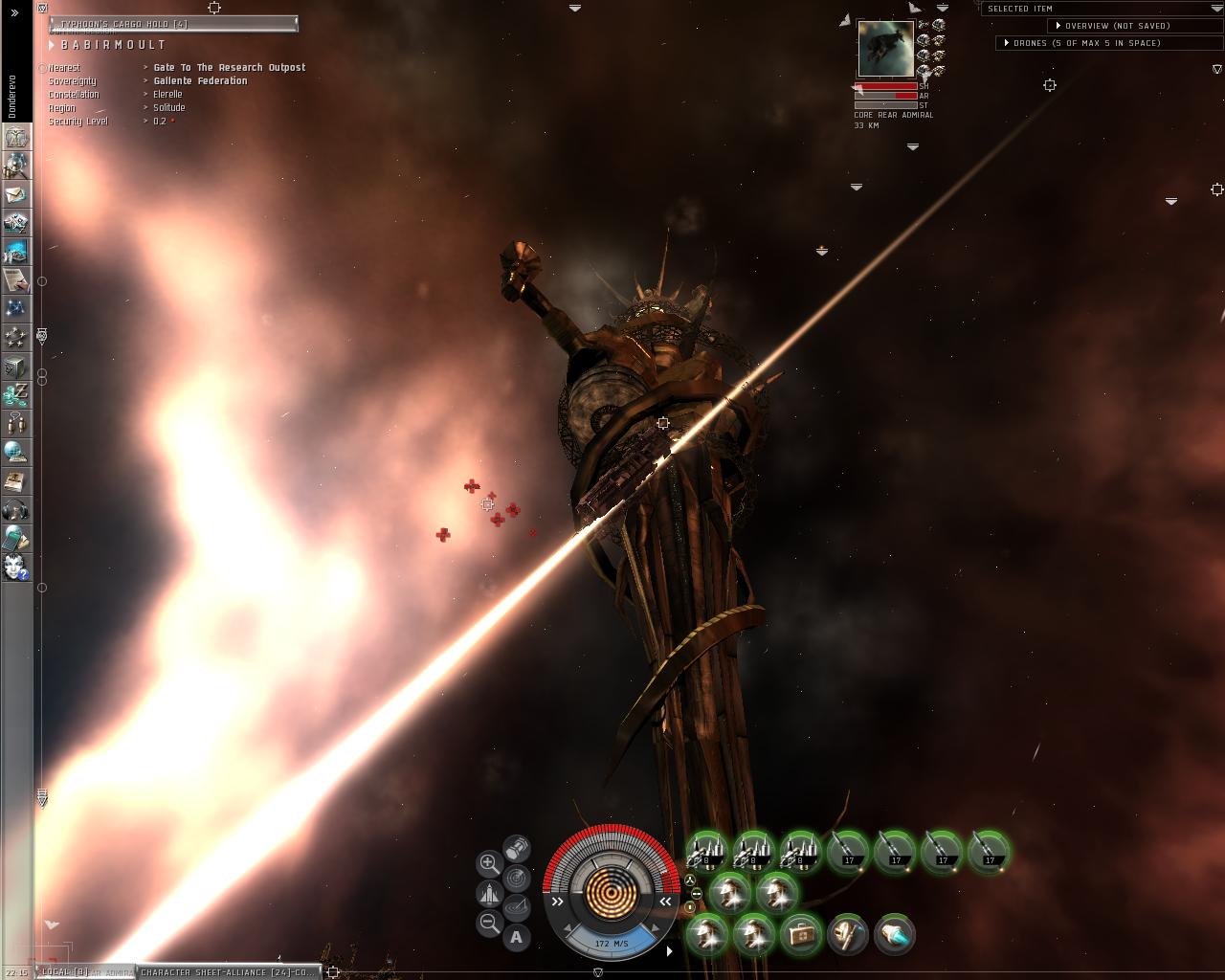Open the headphones jukebox icon
The height and width of the screenshot is (980, 1225).
point(16,508)
